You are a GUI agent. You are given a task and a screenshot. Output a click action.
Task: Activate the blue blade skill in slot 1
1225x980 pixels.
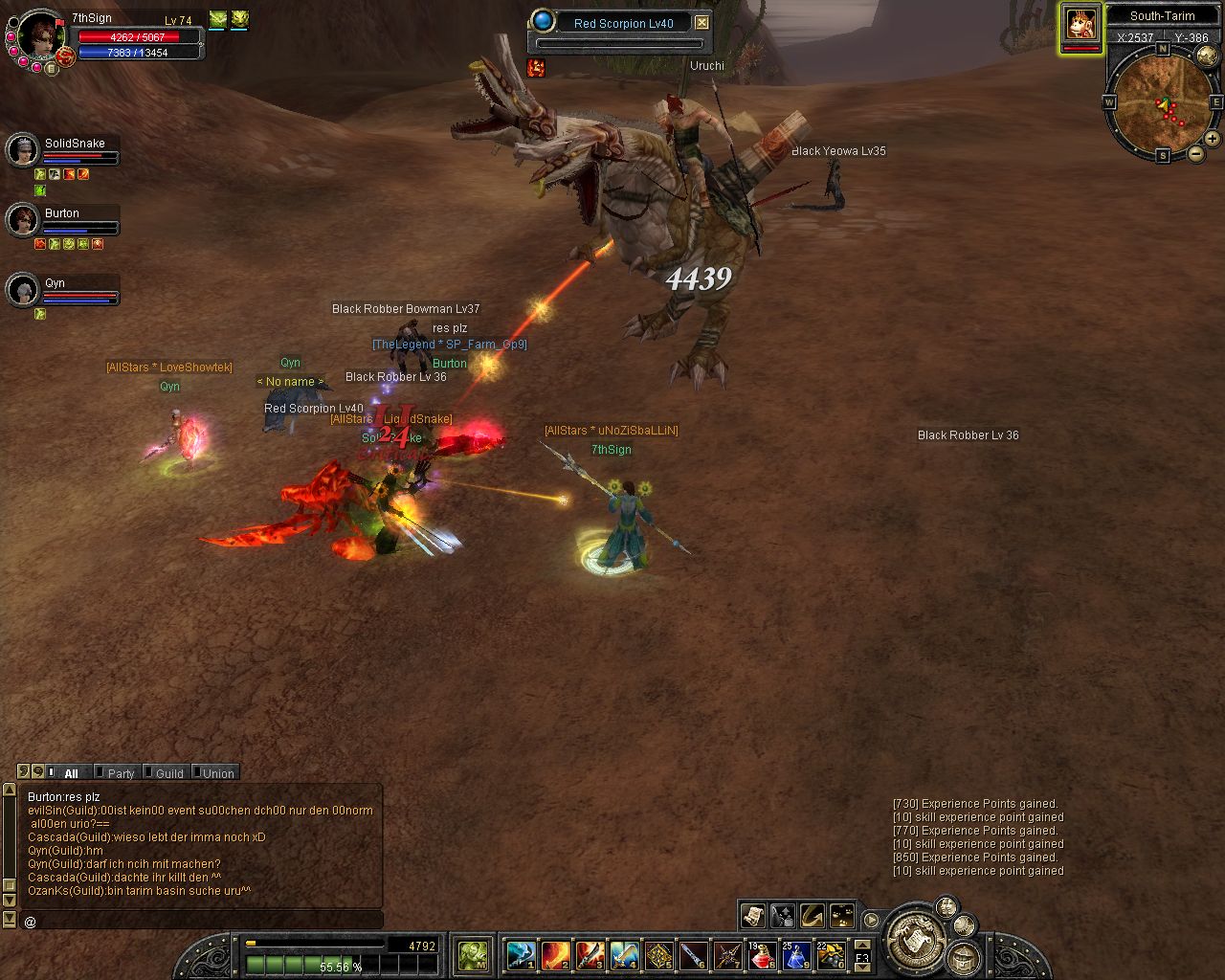tap(522, 955)
